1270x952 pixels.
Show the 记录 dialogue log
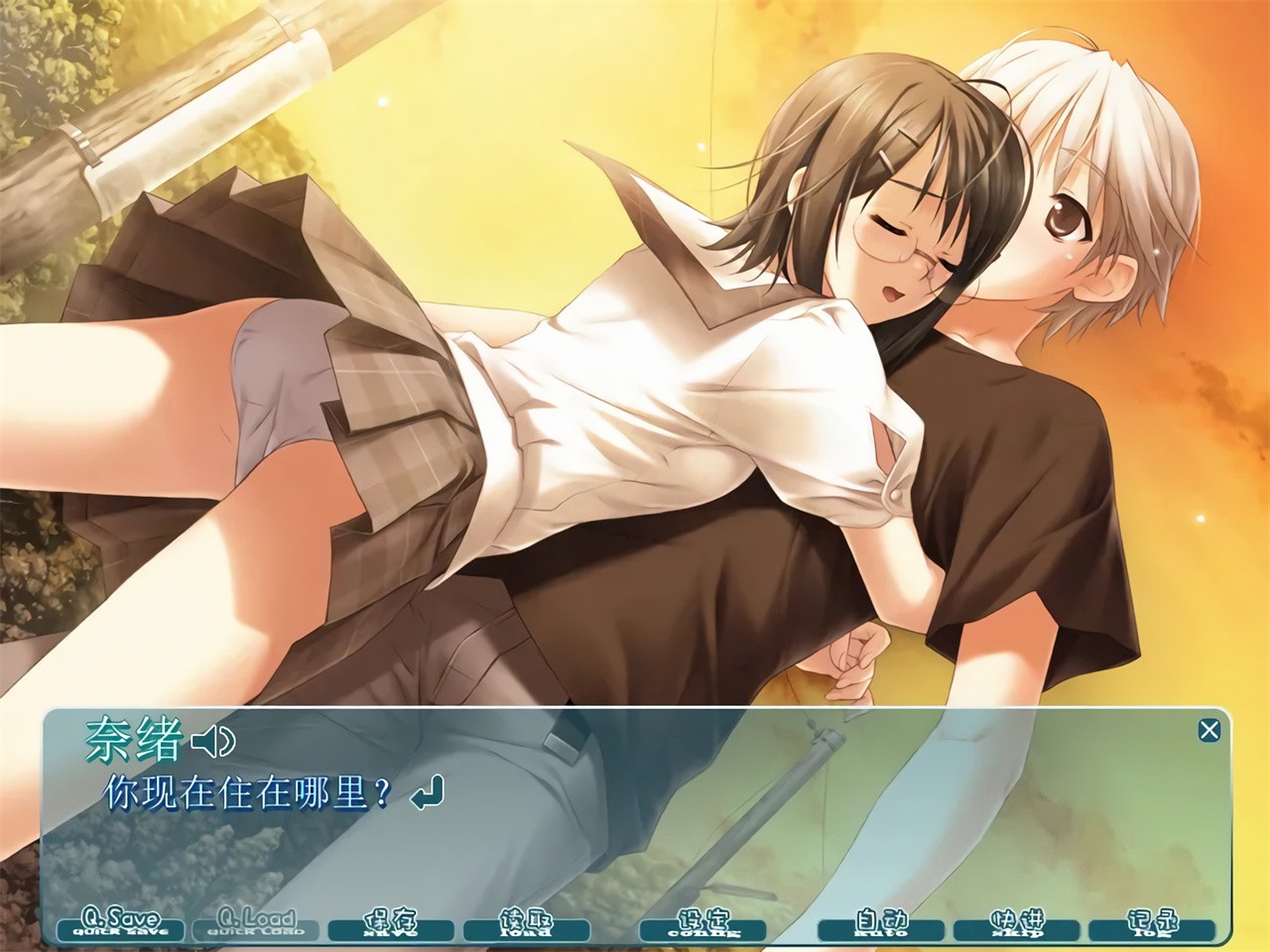[1152, 923]
